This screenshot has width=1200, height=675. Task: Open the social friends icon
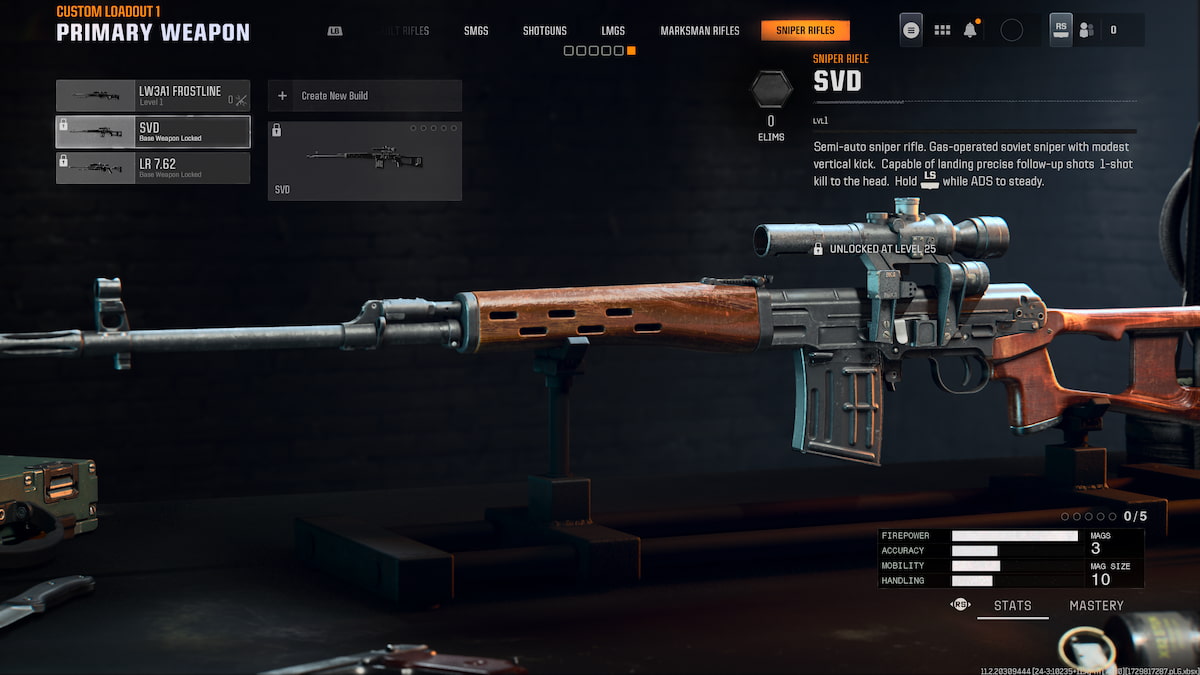pyautogui.click(x=1086, y=30)
